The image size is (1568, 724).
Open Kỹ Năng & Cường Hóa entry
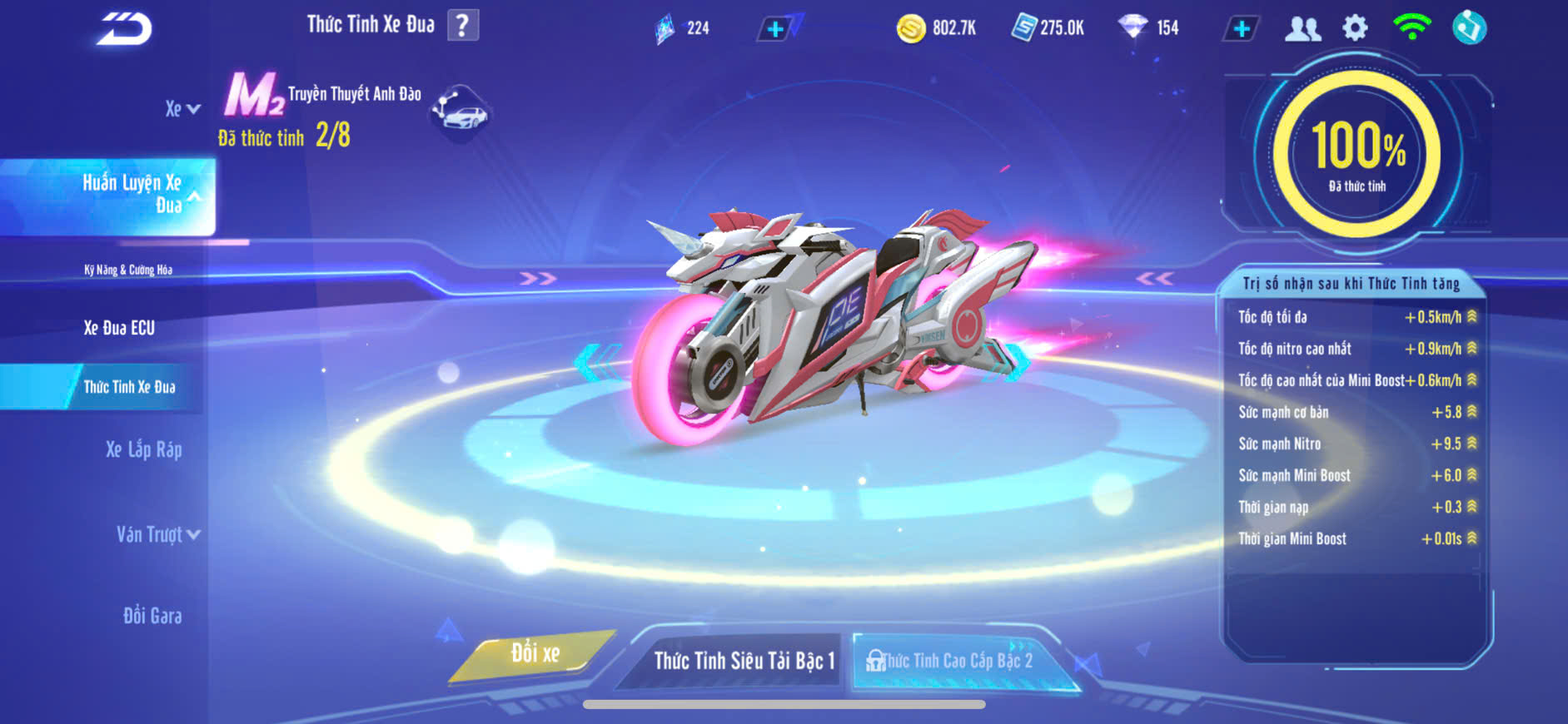[x=128, y=270]
